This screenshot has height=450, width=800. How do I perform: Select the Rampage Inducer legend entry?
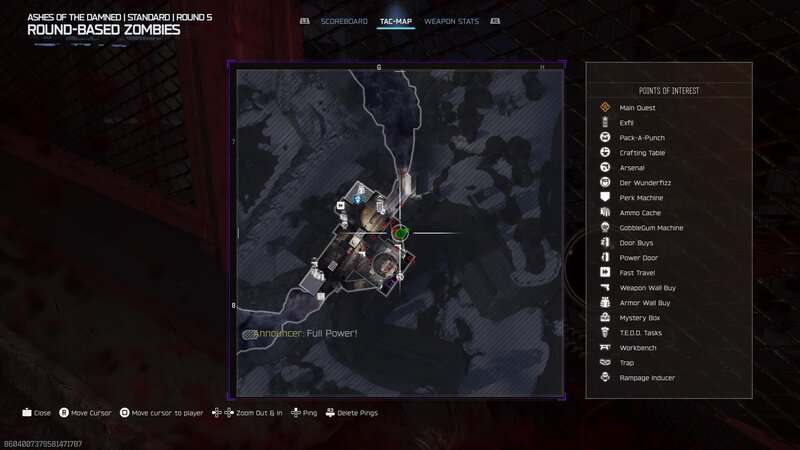pos(647,377)
